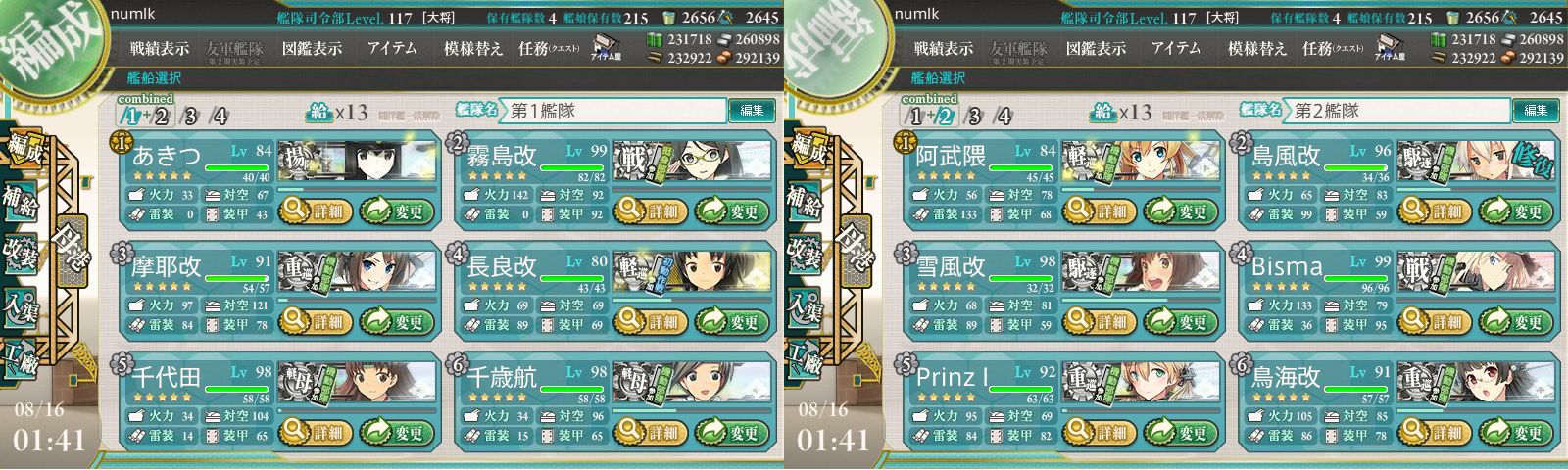The height and width of the screenshot is (470, 1568).
Task: Edit the 第2艦隊 fleet name button
Action: [1536, 111]
